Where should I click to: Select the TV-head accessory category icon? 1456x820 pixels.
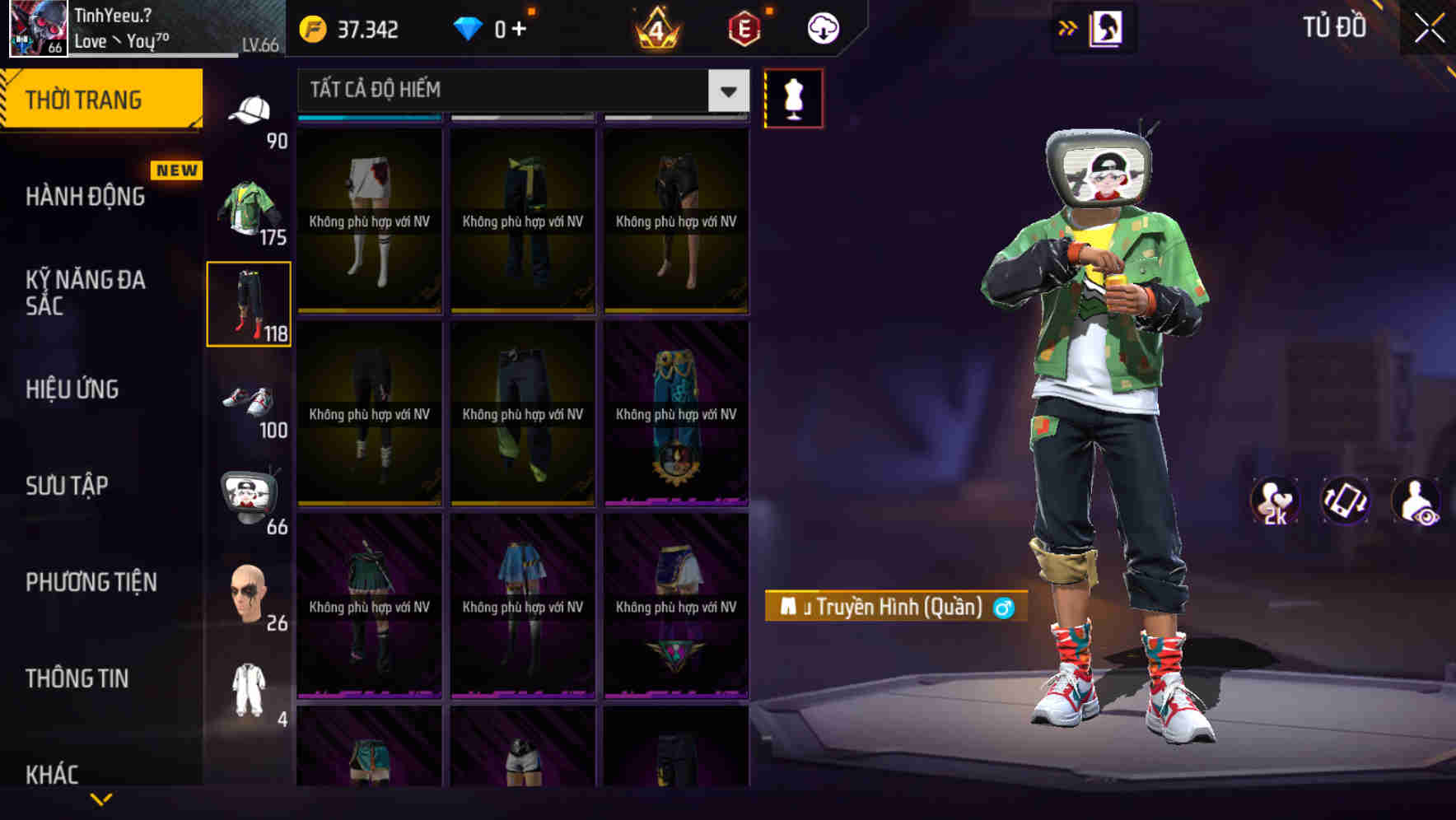251,492
